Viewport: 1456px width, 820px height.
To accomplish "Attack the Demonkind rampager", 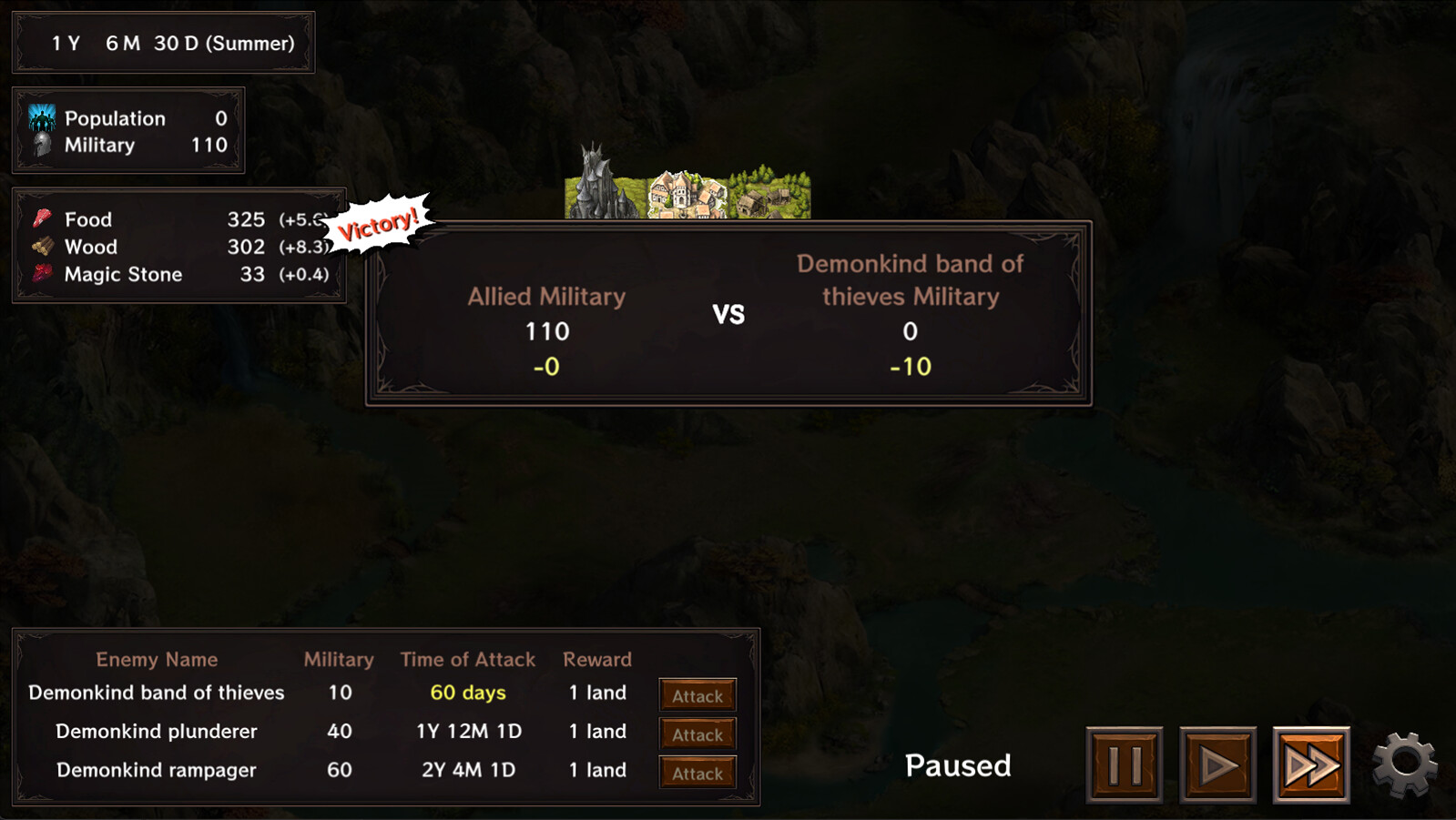I will click(697, 773).
